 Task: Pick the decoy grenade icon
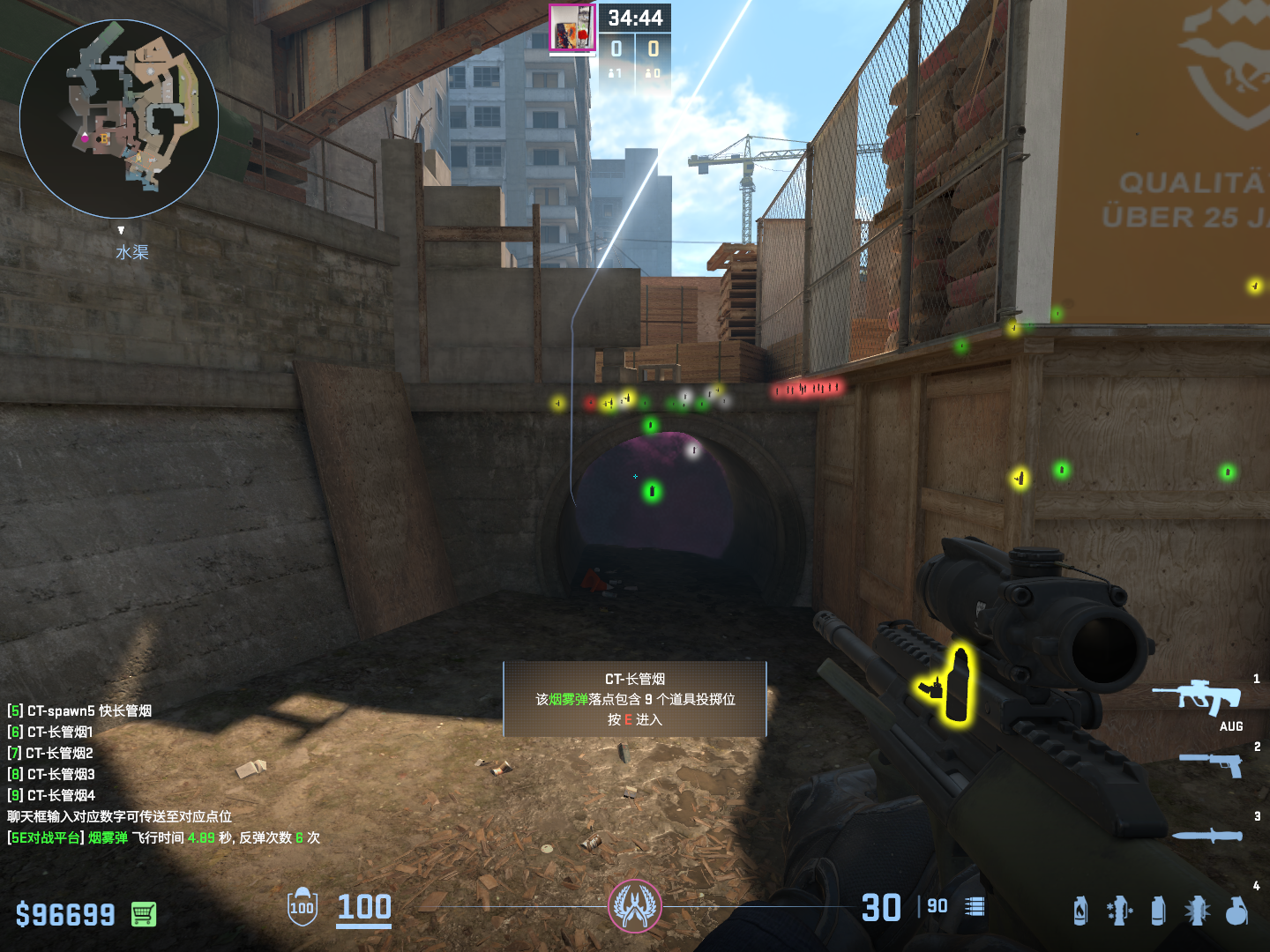[1119, 911]
